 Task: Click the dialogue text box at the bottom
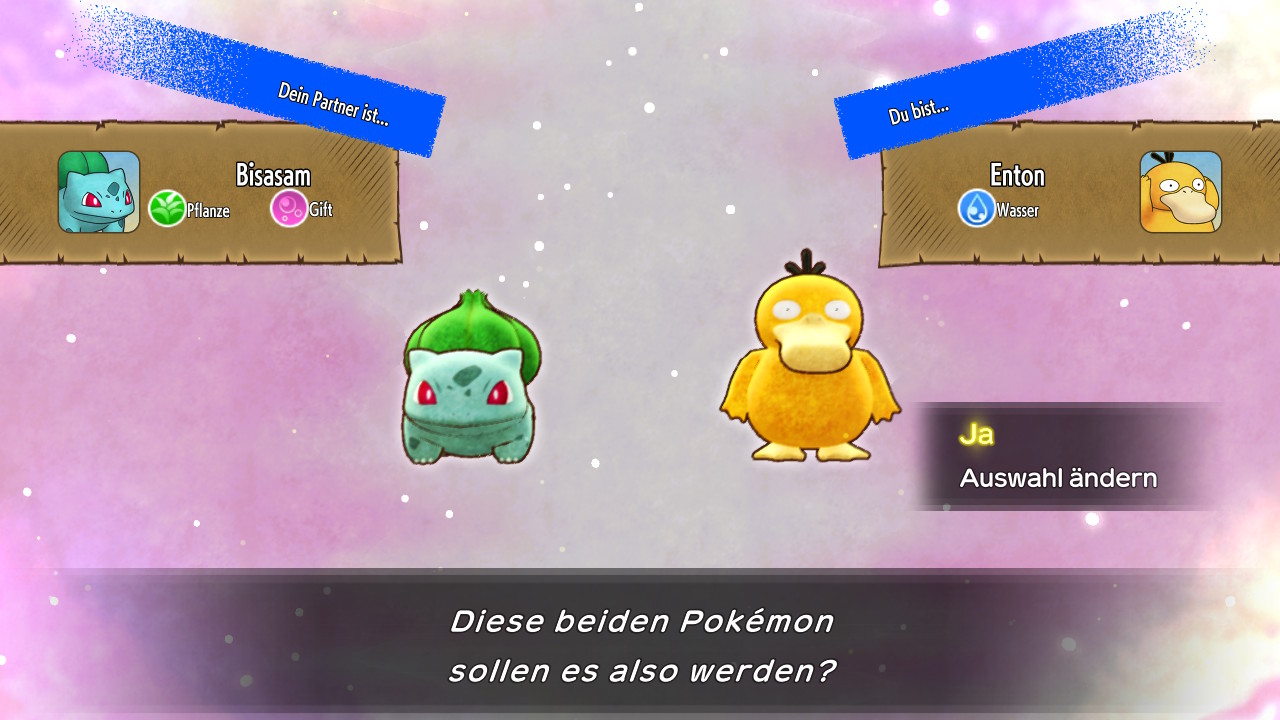point(640,645)
